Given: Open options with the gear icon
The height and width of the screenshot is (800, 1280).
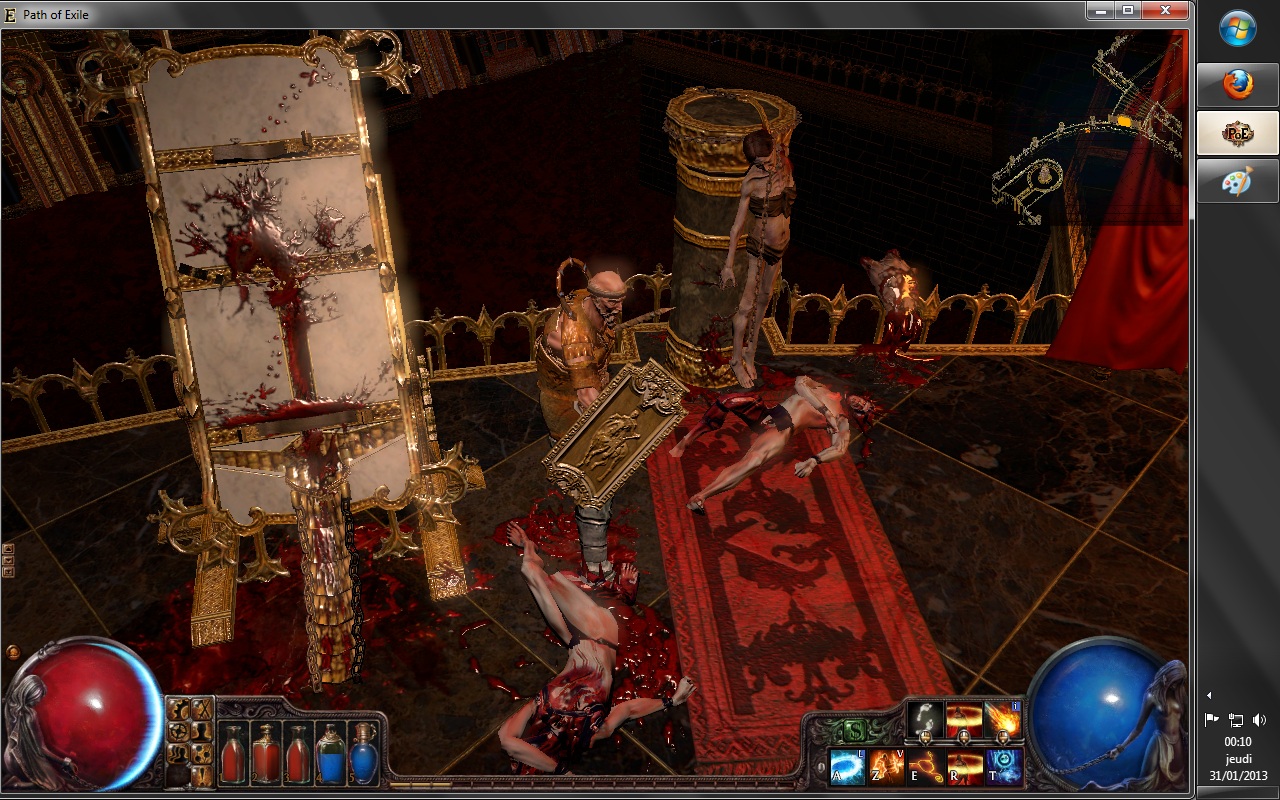Looking at the screenshot, I should (179, 709).
